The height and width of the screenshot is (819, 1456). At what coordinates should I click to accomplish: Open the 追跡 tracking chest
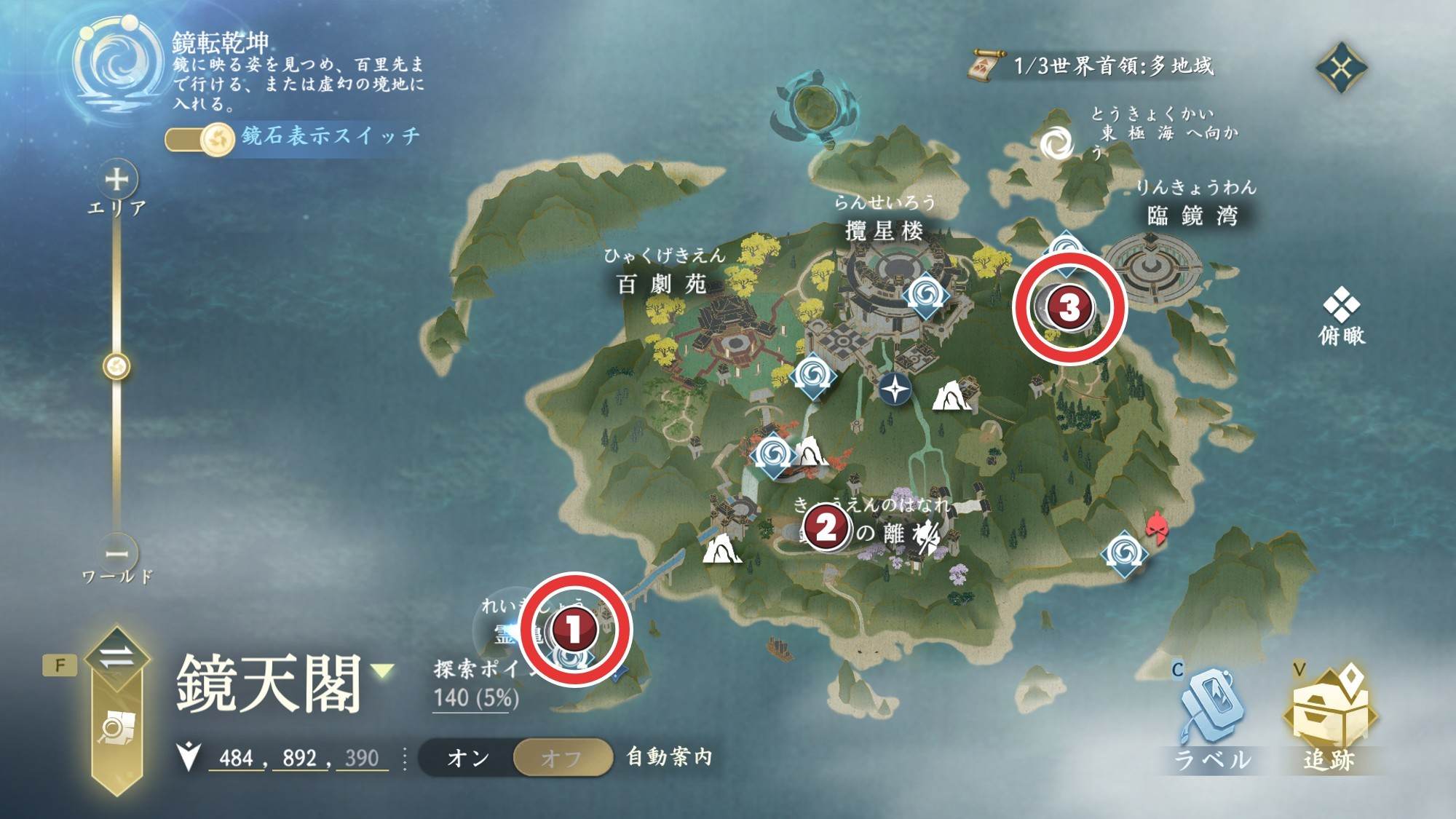coord(1329,716)
